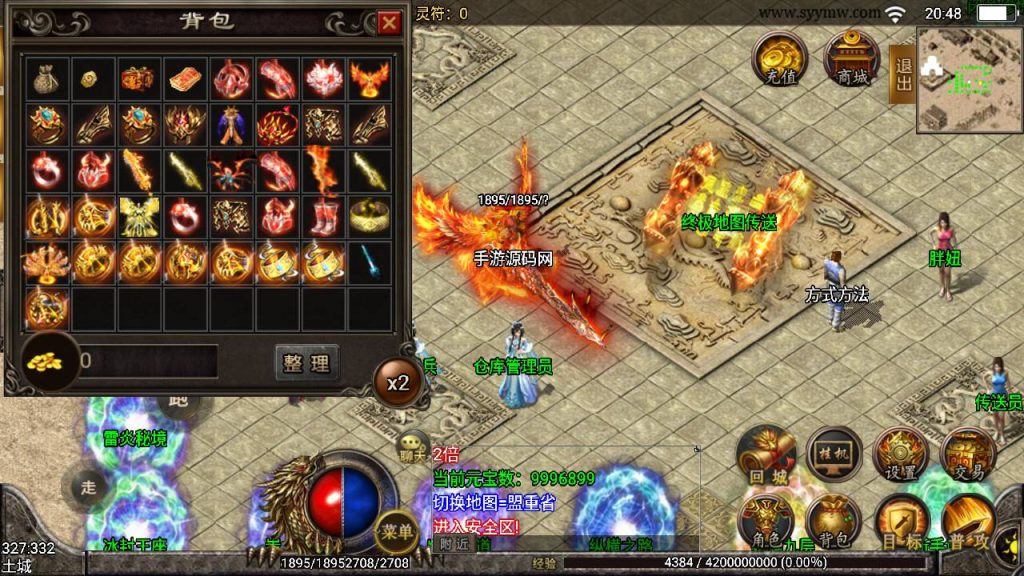Select the coin pouch inventory slot
This screenshot has width=1024, height=576.
coord(45,78)
